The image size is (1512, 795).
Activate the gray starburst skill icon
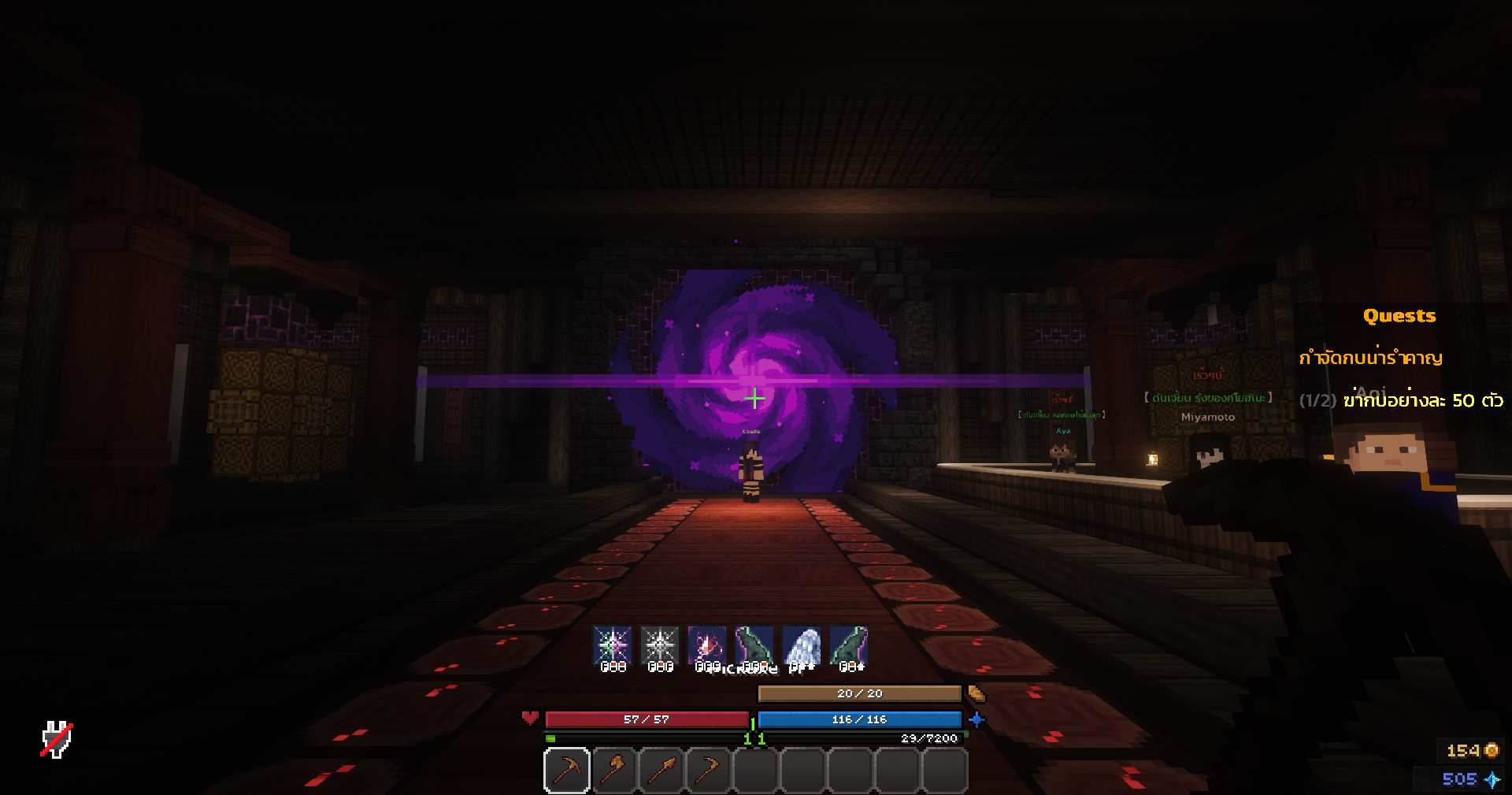coord(659,646)
